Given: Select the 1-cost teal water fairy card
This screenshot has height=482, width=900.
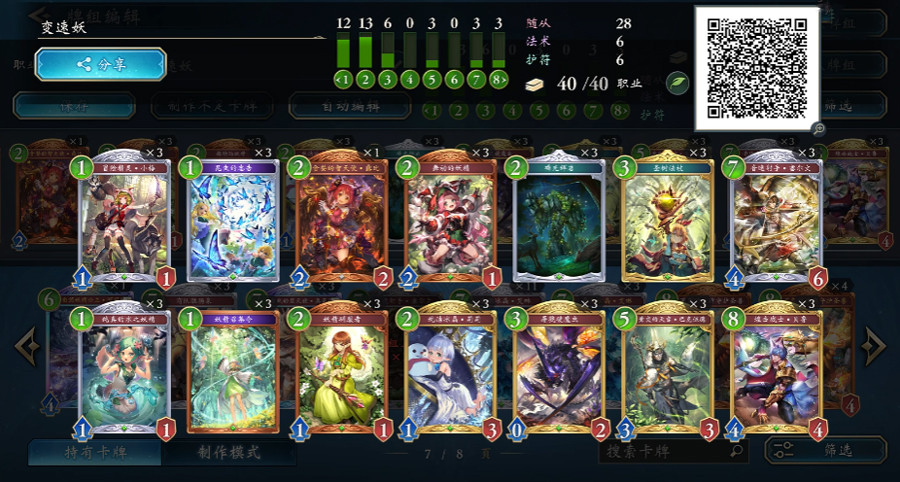Looking at the screenshot, I should [x=125, y=370].
